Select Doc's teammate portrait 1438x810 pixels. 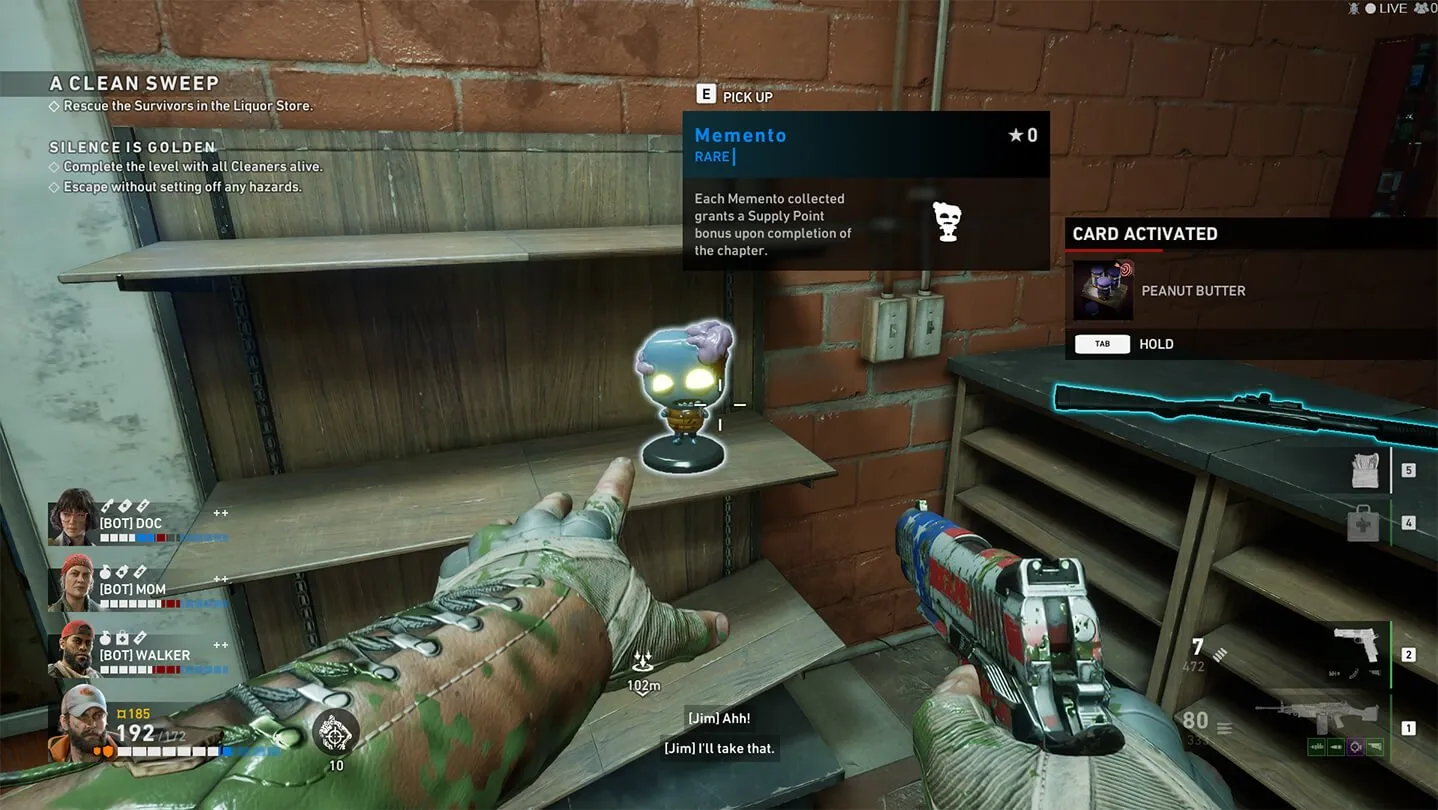click(x=72, y=517)
